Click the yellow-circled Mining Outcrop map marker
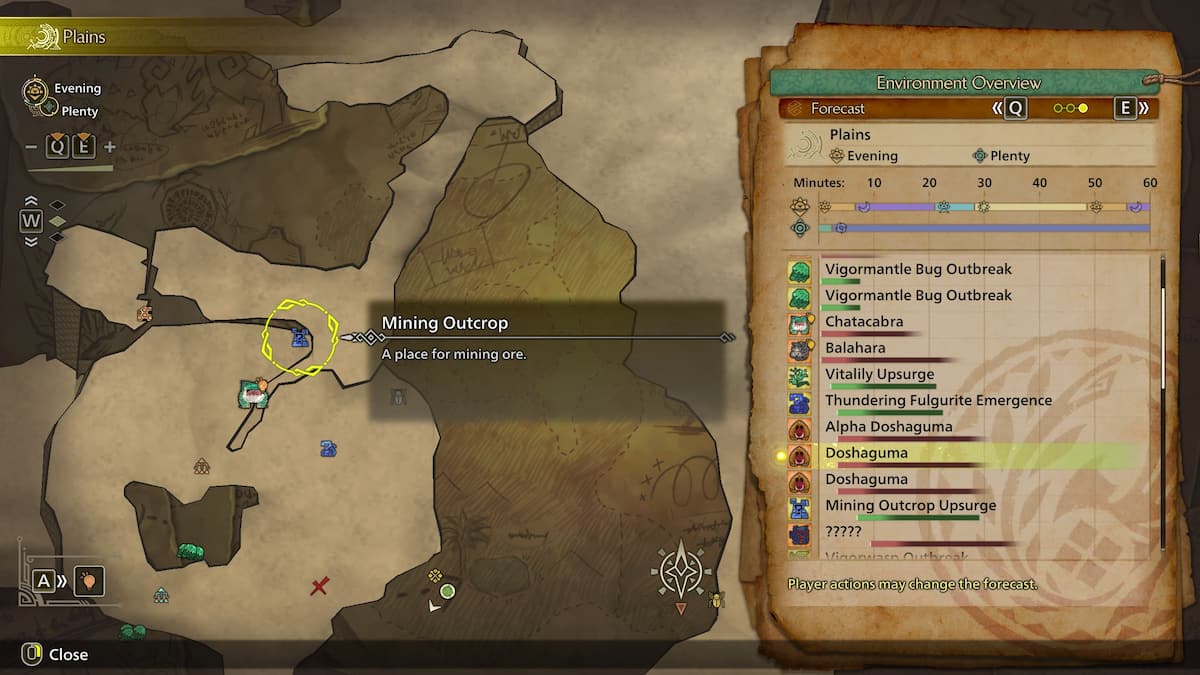 299,338
